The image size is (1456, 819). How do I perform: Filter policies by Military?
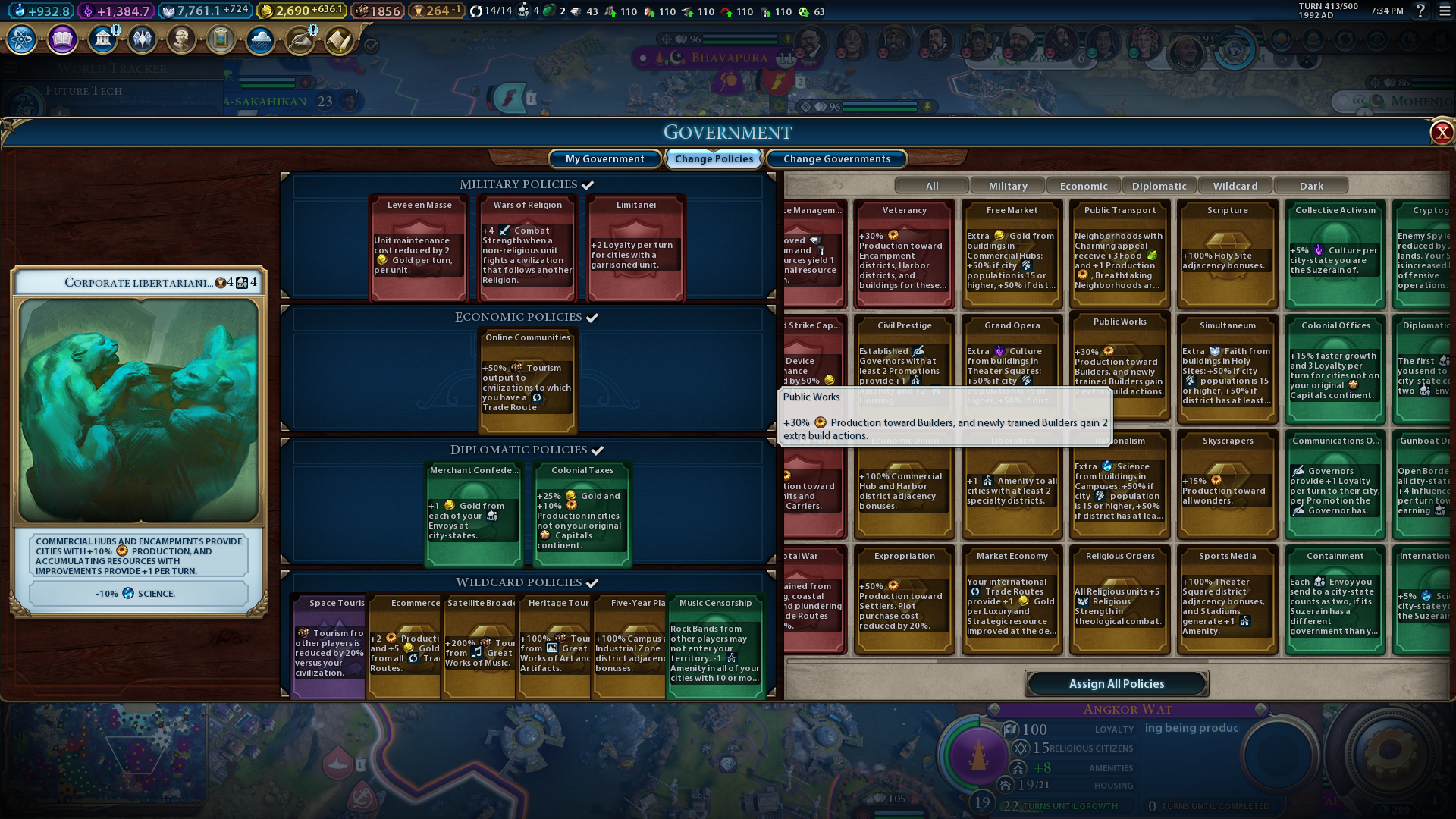pyautogui.click(x=1008, y=186)
